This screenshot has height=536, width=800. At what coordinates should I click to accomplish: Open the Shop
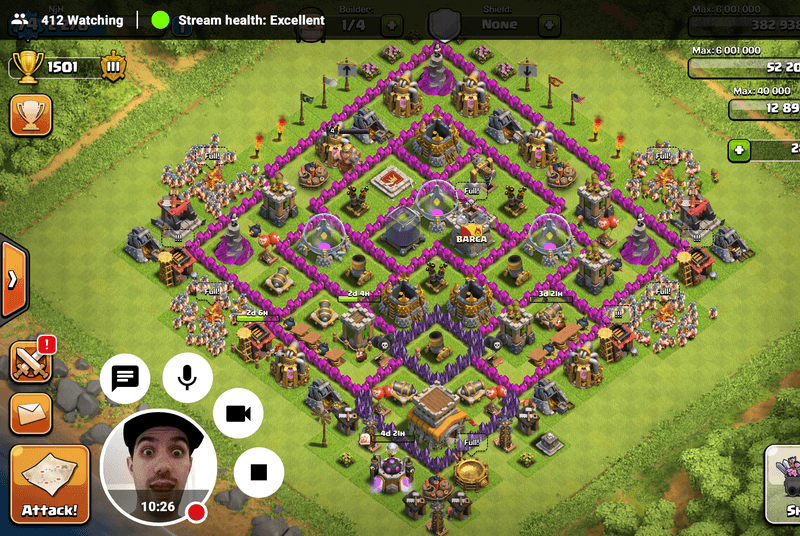point(782,486)
